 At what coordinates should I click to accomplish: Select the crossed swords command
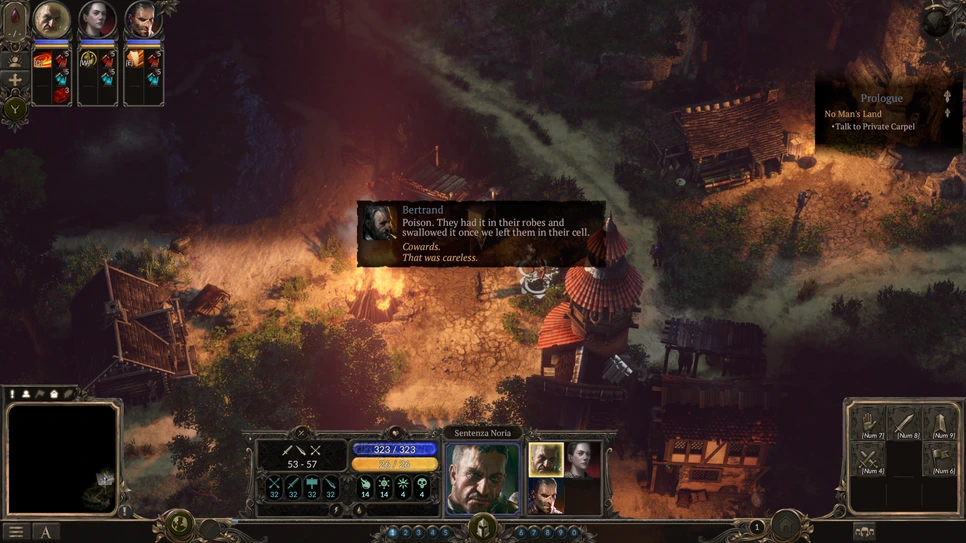click(871, 459)
